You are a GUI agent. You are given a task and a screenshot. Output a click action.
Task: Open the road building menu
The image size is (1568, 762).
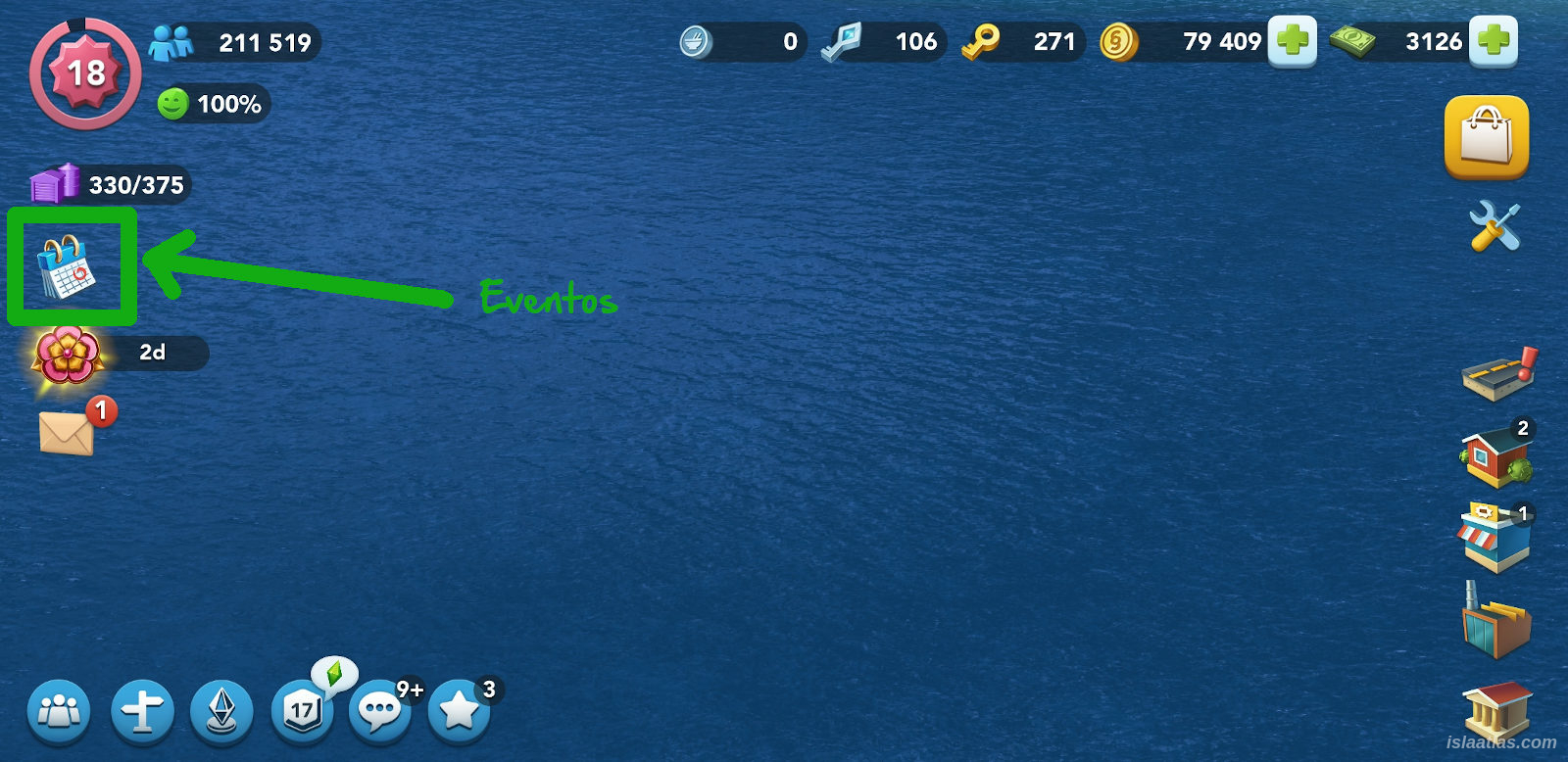[1497, 374]
